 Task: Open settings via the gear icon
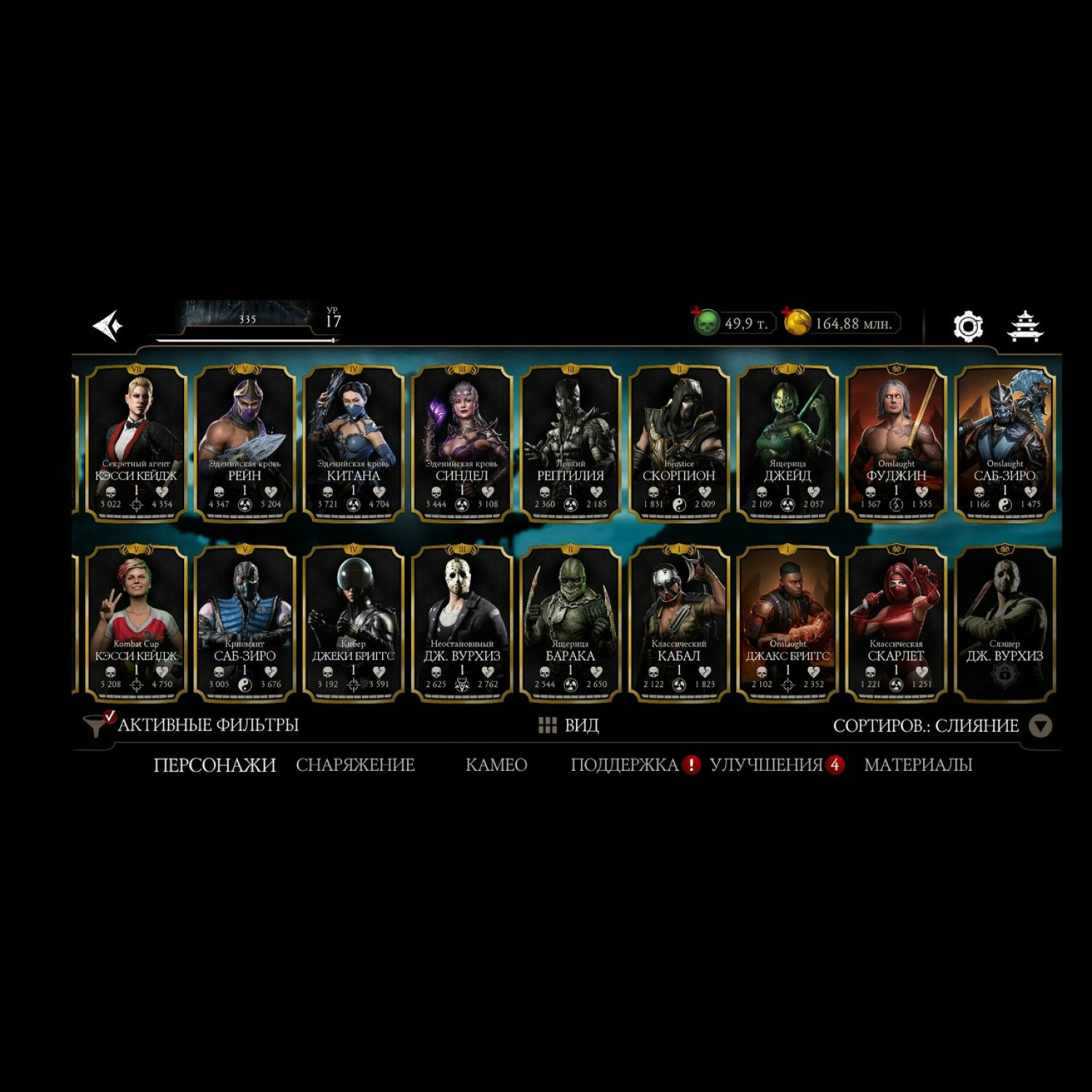(x=968, y=326)
